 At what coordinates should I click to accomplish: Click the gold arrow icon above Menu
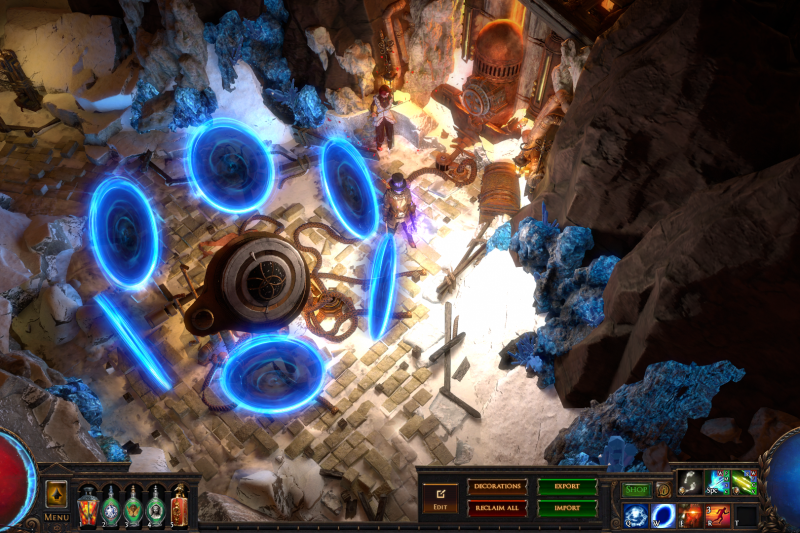point(57,495)
